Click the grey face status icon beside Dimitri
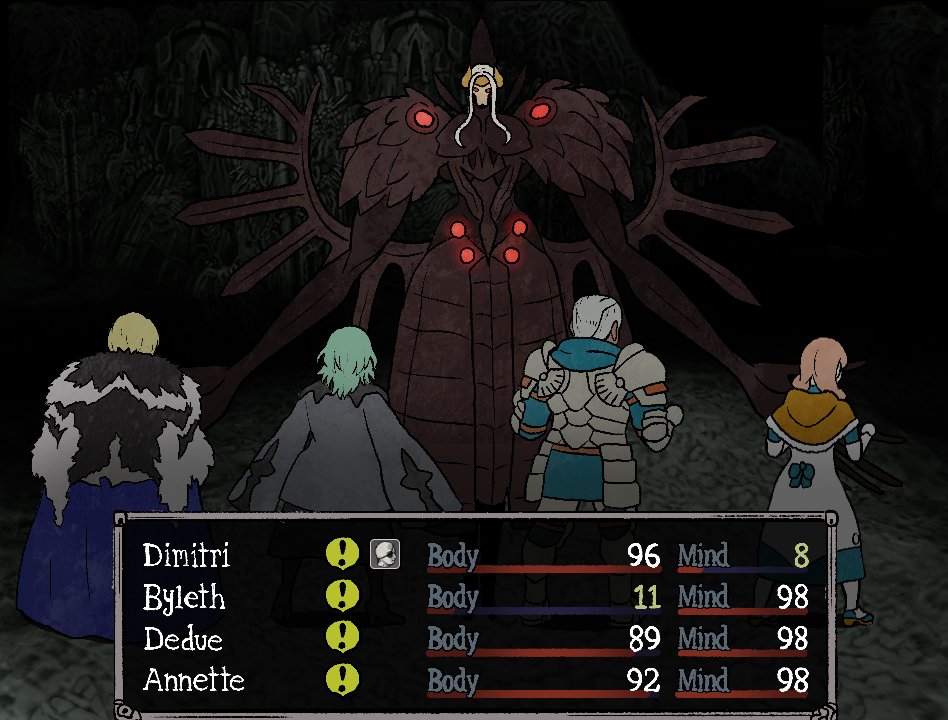The image size is (948, 720). tap(384, 554)
